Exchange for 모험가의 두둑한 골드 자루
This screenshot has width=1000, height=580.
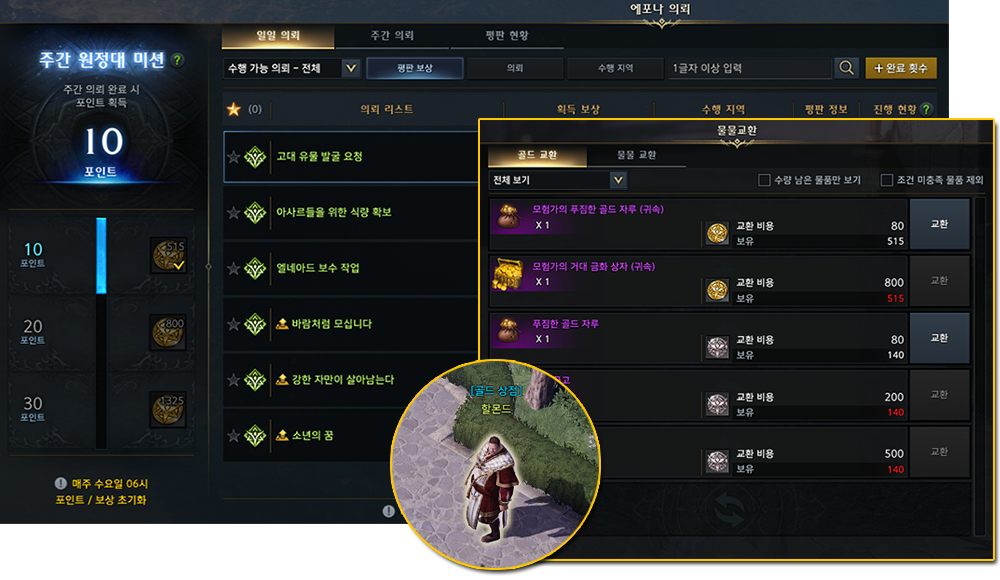click(x=939, y=226)
